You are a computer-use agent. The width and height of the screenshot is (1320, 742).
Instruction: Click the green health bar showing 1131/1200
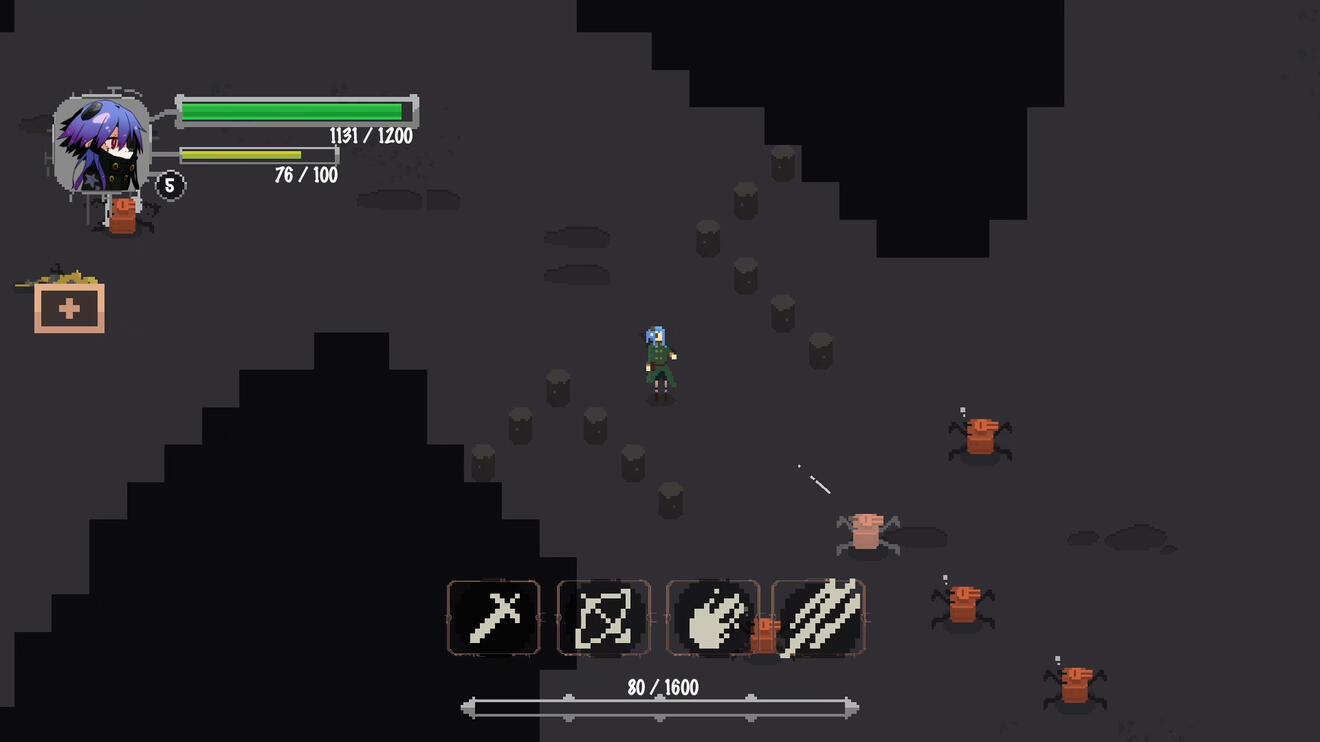coord(296,112)
